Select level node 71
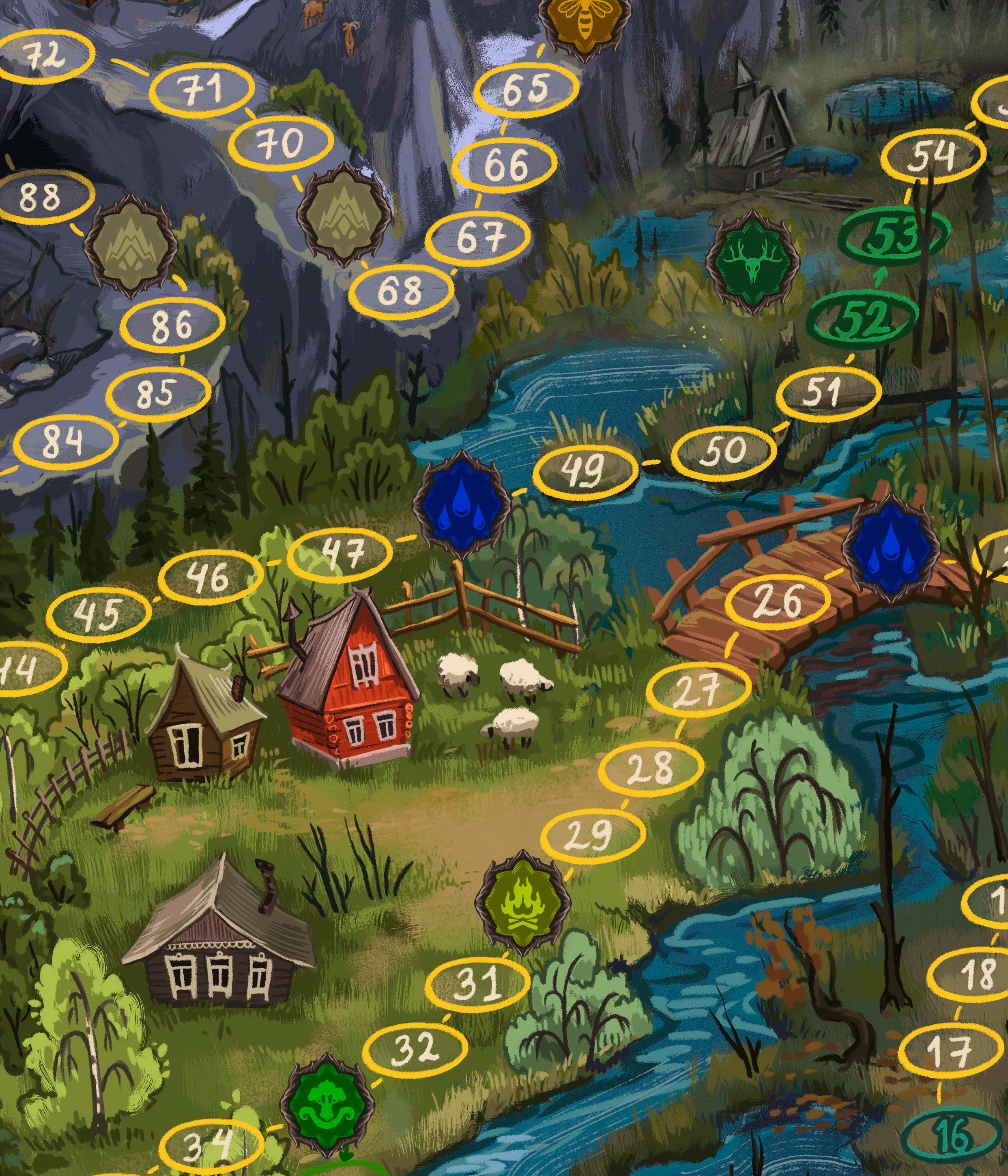The image size is (1008, 1176). tap(202, 89)
